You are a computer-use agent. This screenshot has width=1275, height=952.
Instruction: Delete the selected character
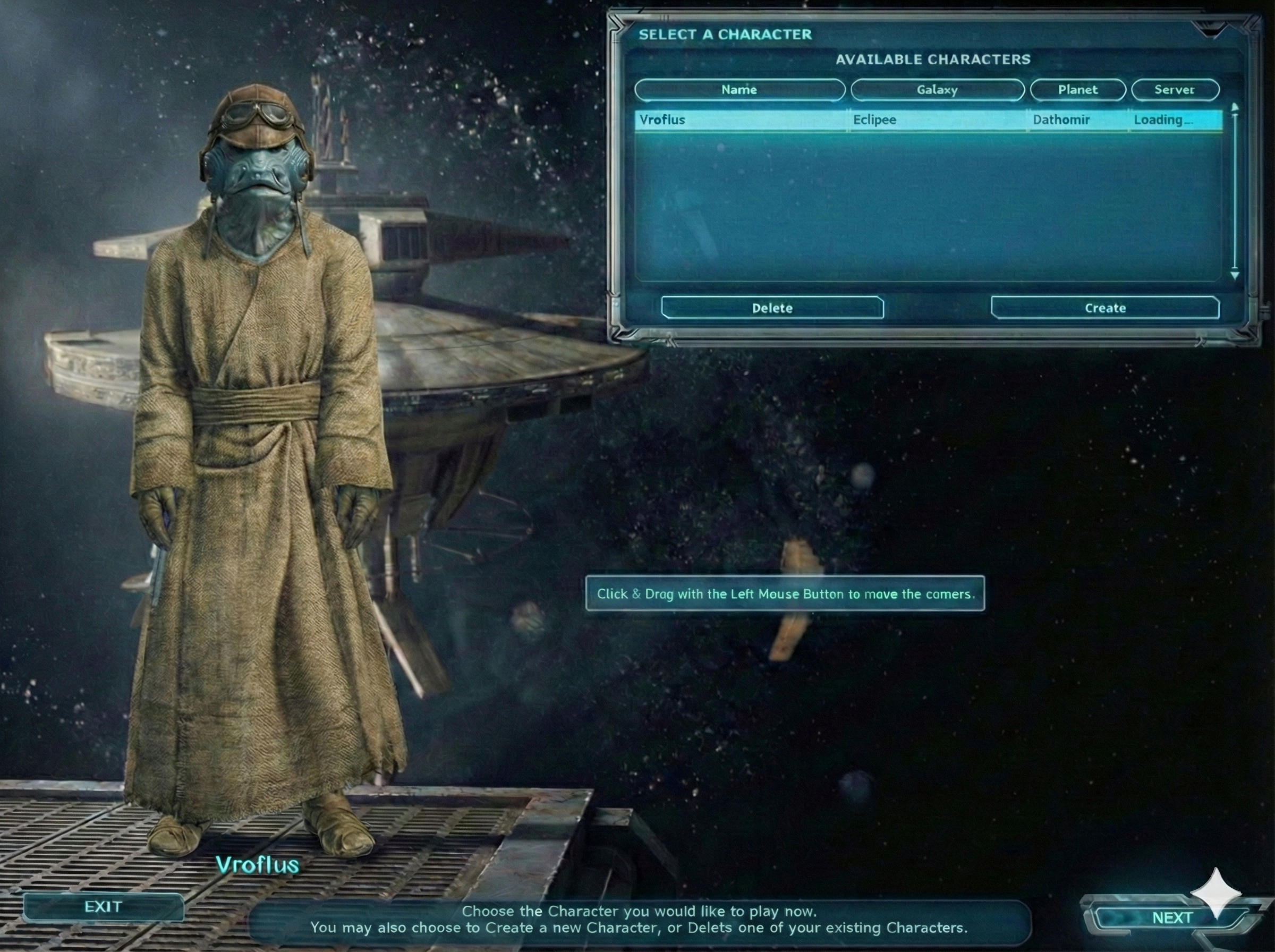772,308
